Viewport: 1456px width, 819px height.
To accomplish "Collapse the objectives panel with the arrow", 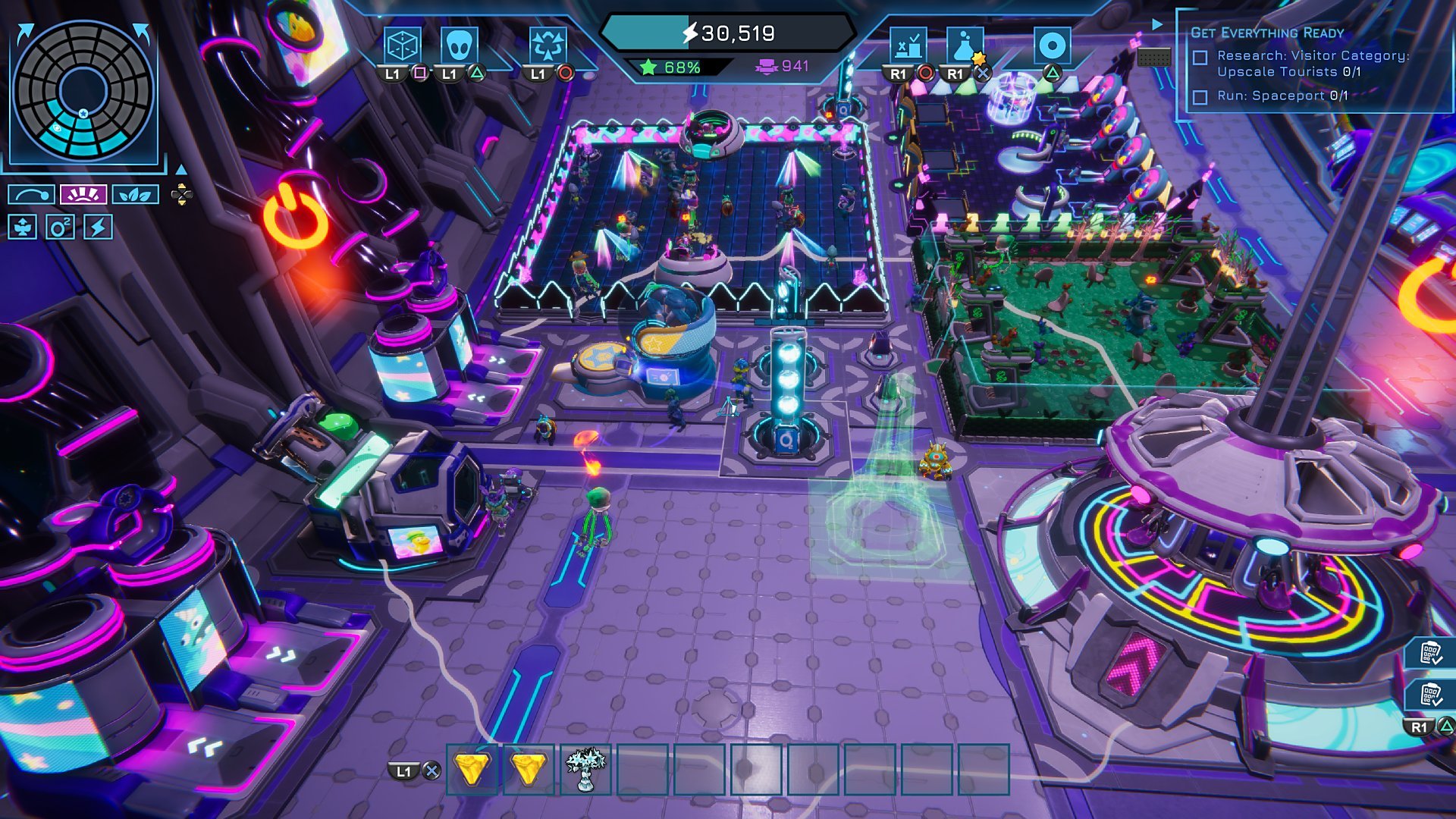I will (x=1157, y=24).
